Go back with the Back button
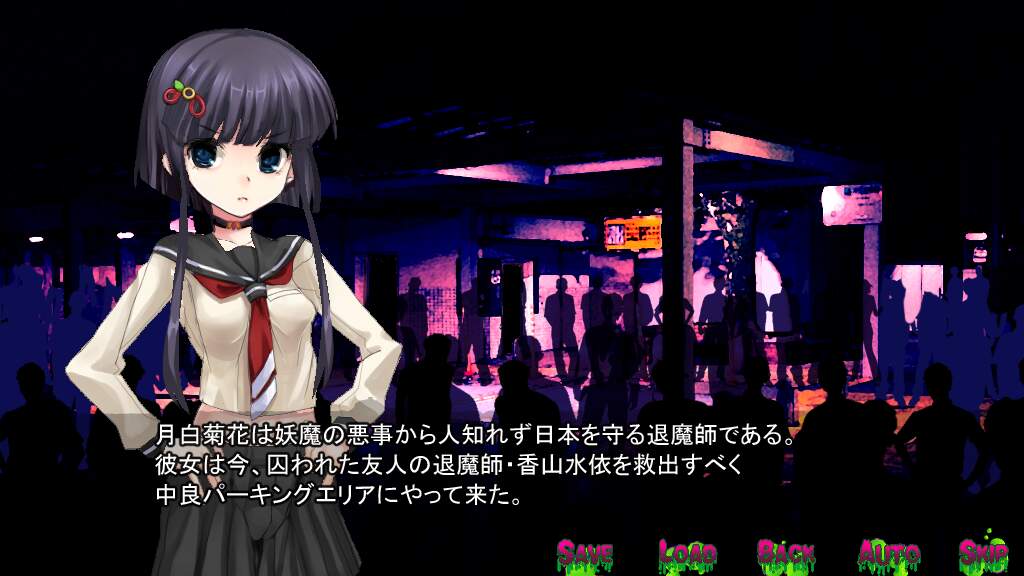The width and height of the screenshot is (1024, 576). pos(786,553)
